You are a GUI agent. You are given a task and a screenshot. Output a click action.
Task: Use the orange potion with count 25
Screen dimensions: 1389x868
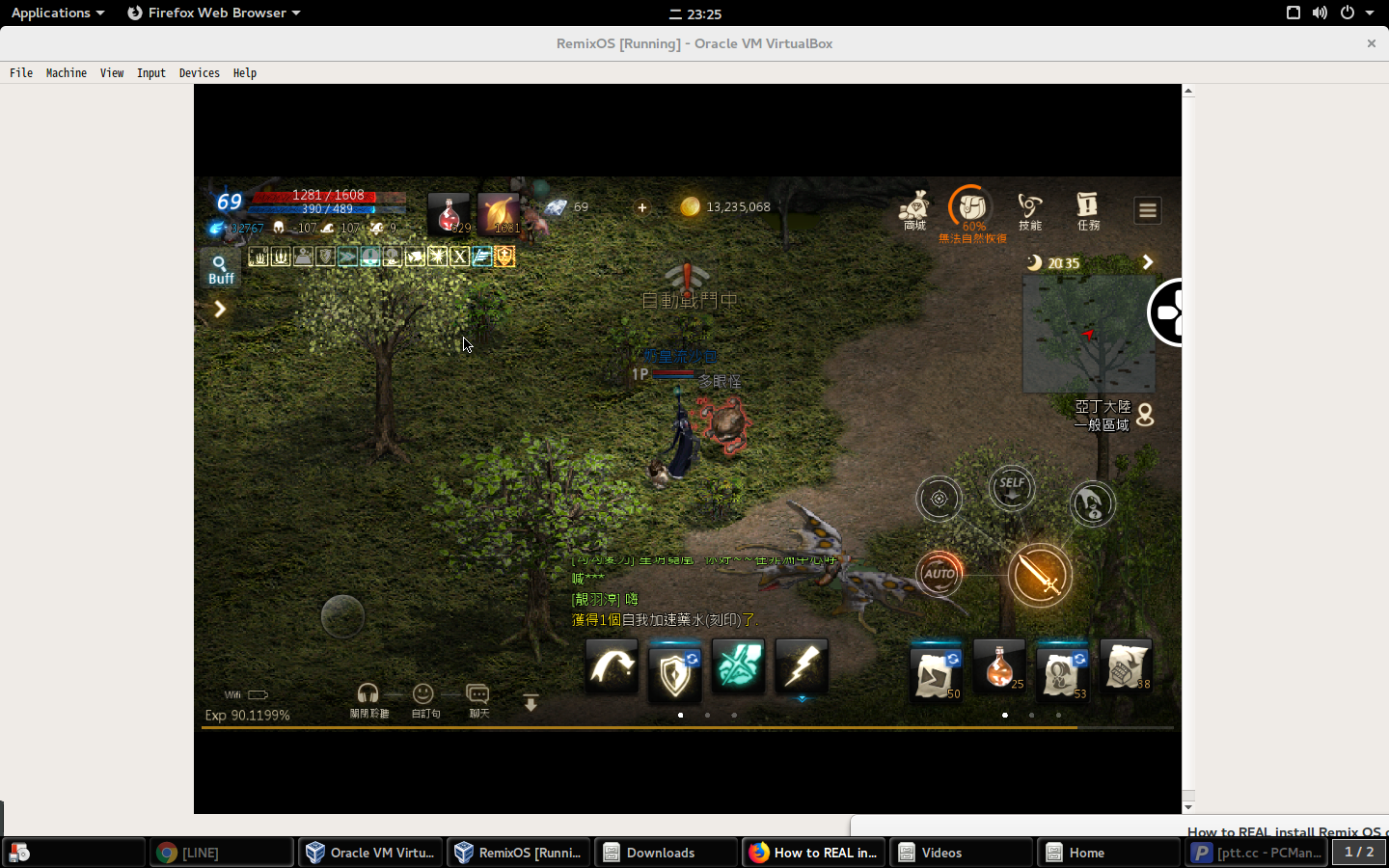tap(999, 666)
